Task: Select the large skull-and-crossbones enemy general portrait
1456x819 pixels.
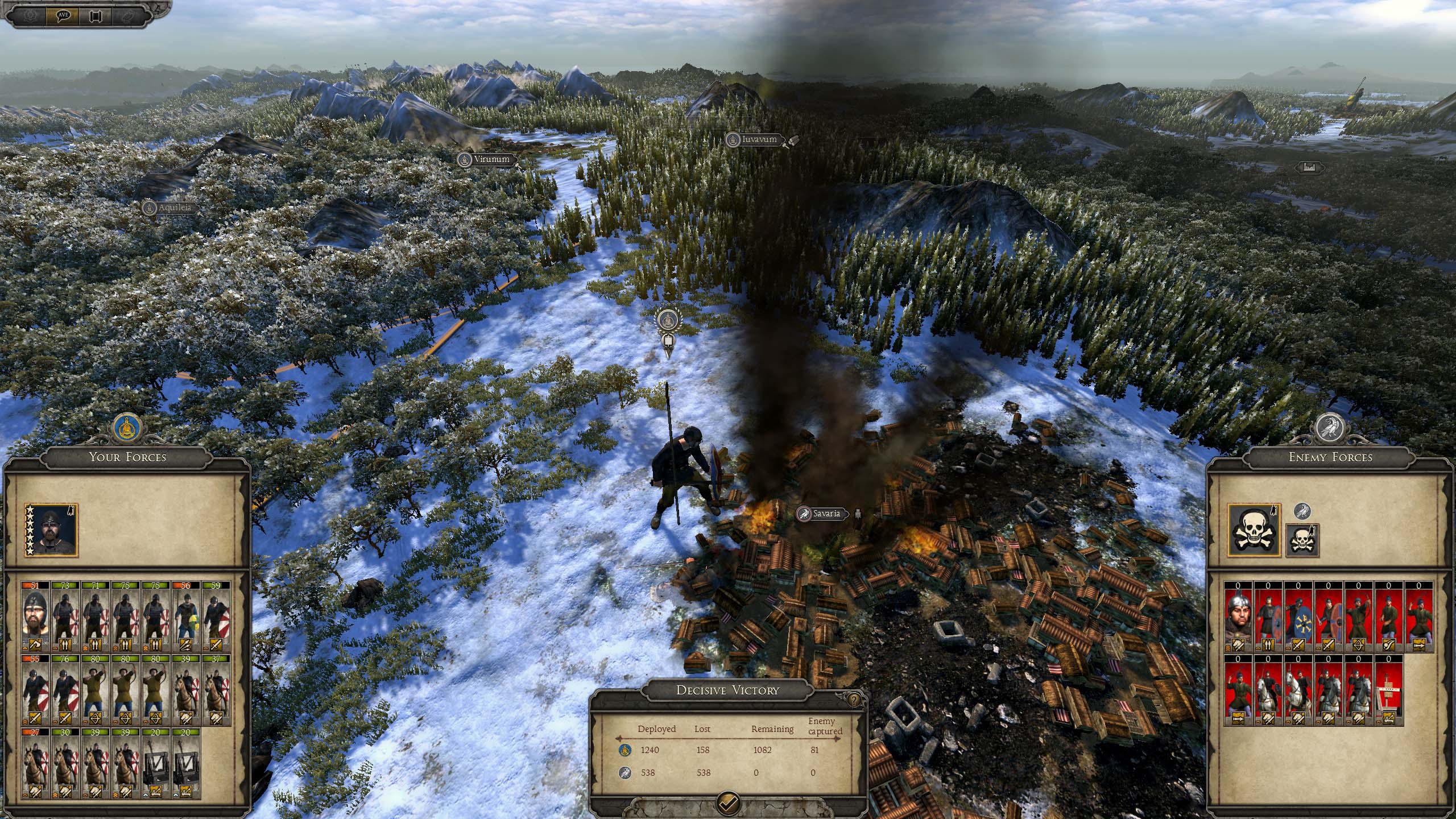Action: [x=1254, y=530]
